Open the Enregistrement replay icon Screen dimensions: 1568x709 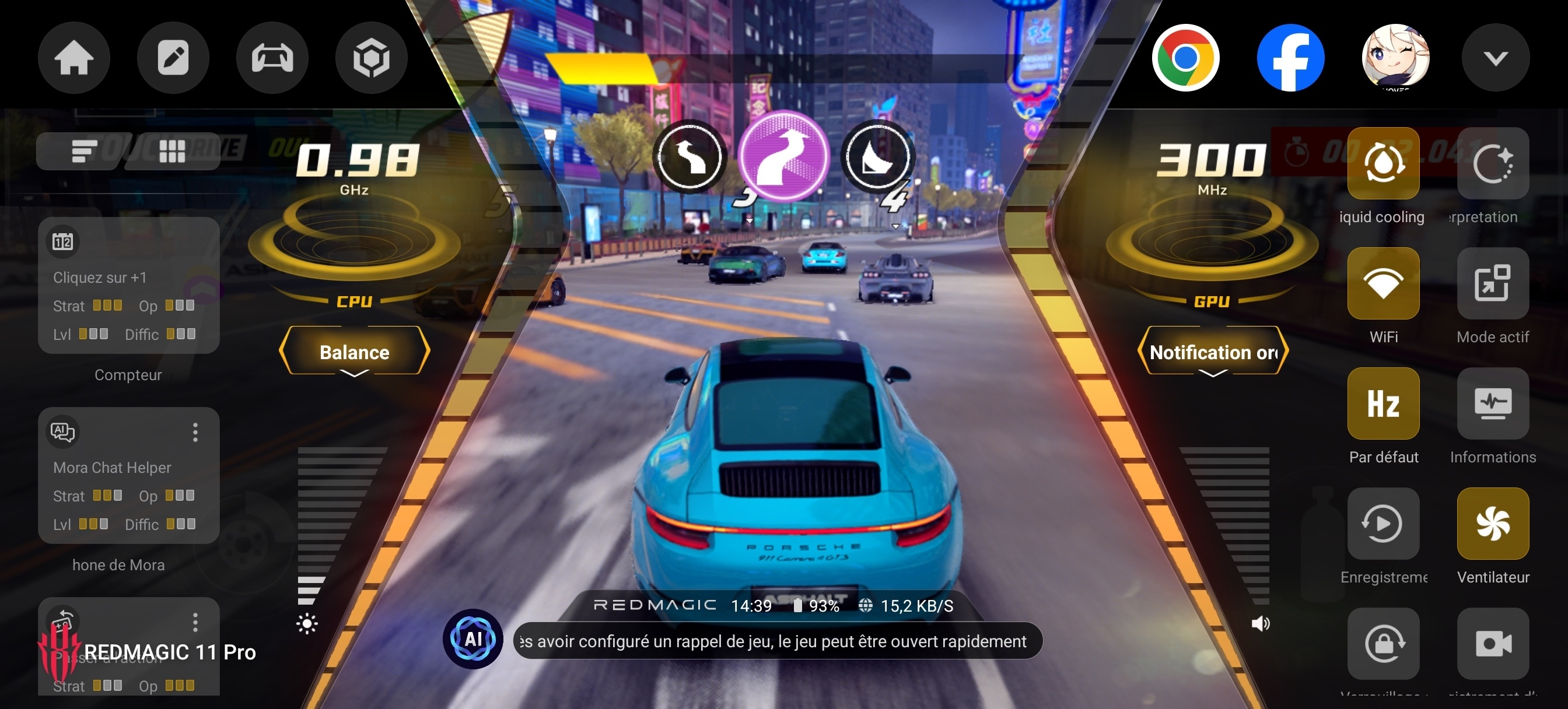1384,524
